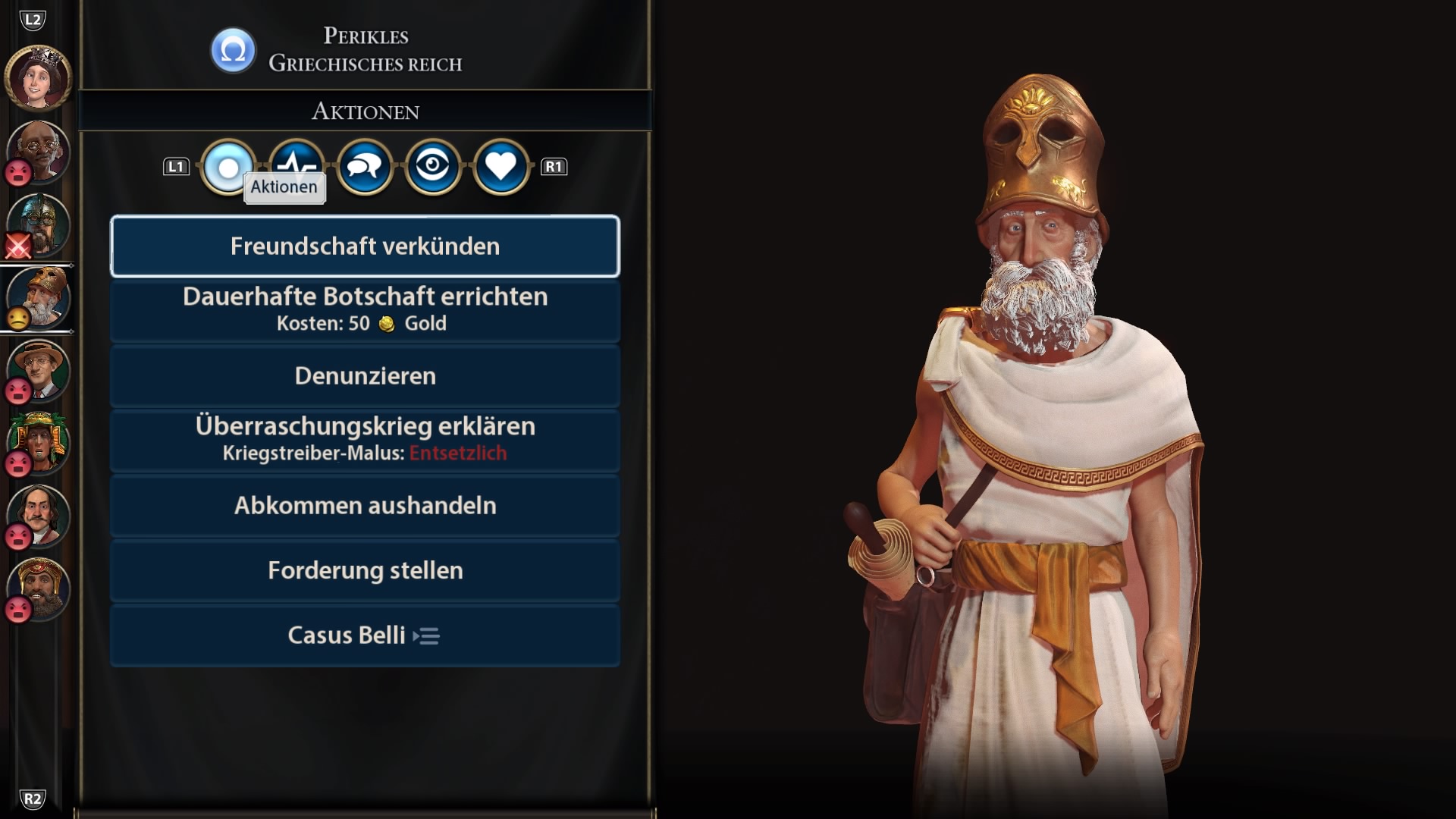The height and width of the screenshot is (819, 1456).
Task: Select Dauerhafte Botschaft errichten for 50 Gold
Action: pos(365,309)
